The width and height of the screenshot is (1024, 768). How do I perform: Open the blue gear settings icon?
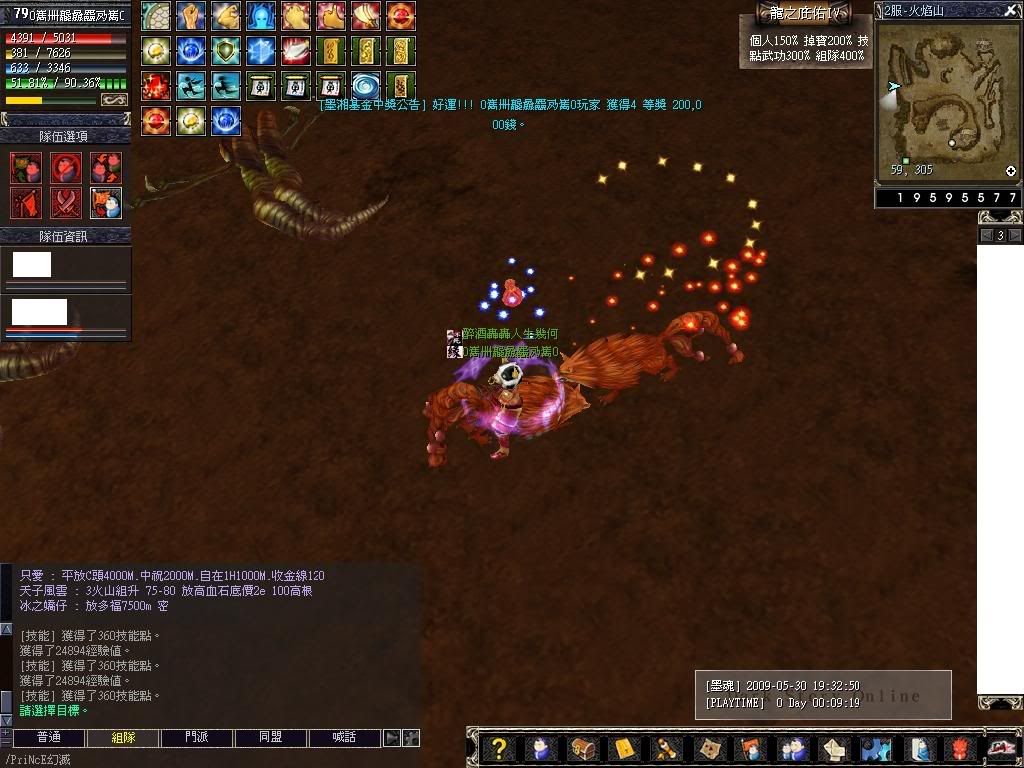[x=876, y=748]
